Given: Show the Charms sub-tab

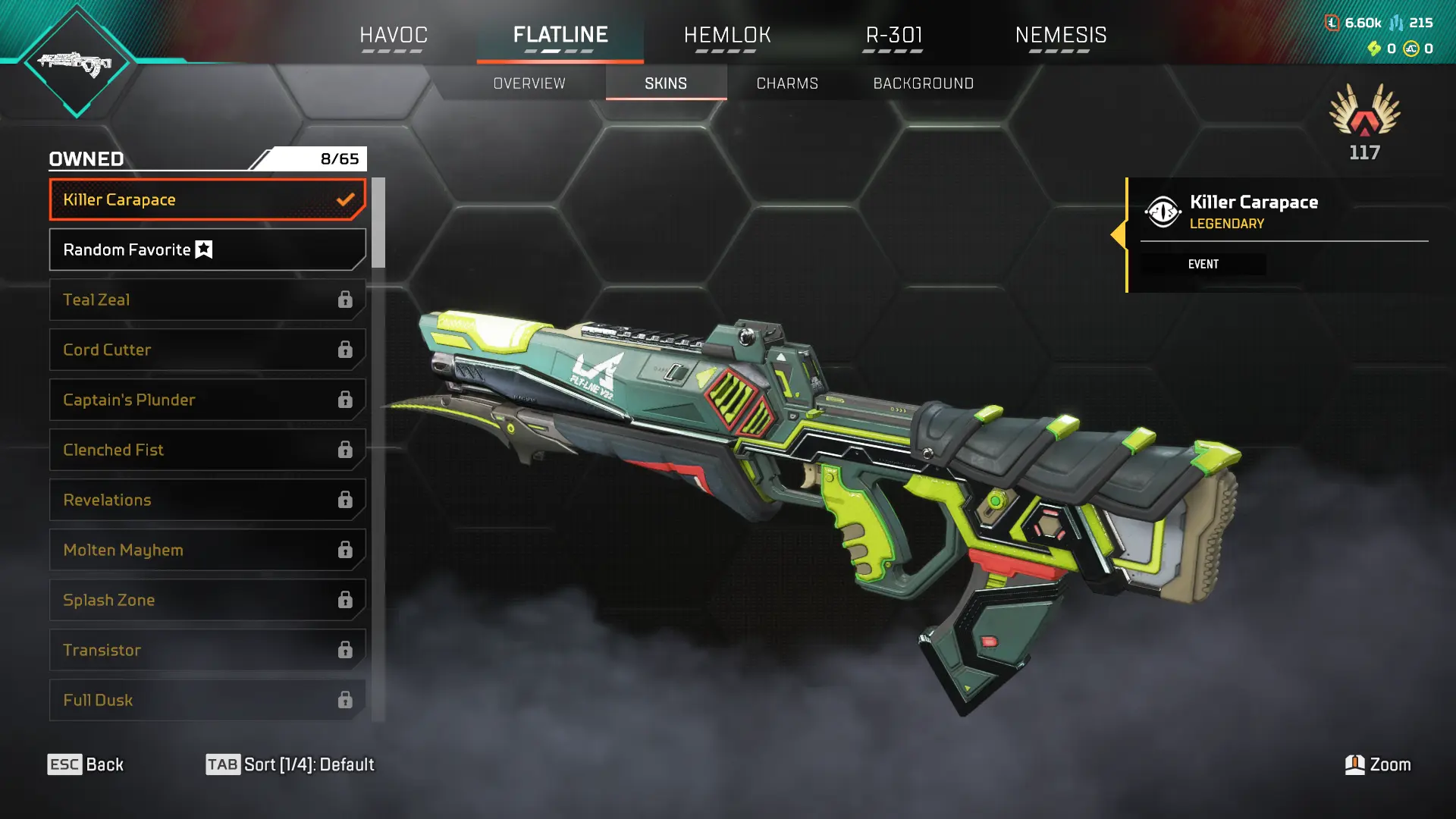Looking at the screenshot, I should tap(787, 83).
